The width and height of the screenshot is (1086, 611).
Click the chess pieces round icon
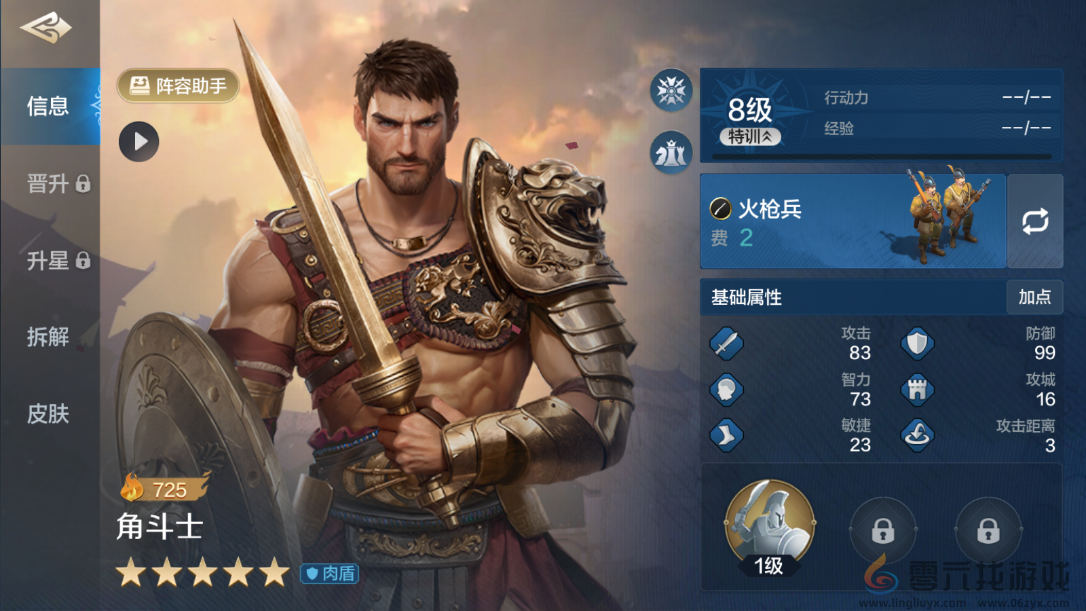pos(671,152)
